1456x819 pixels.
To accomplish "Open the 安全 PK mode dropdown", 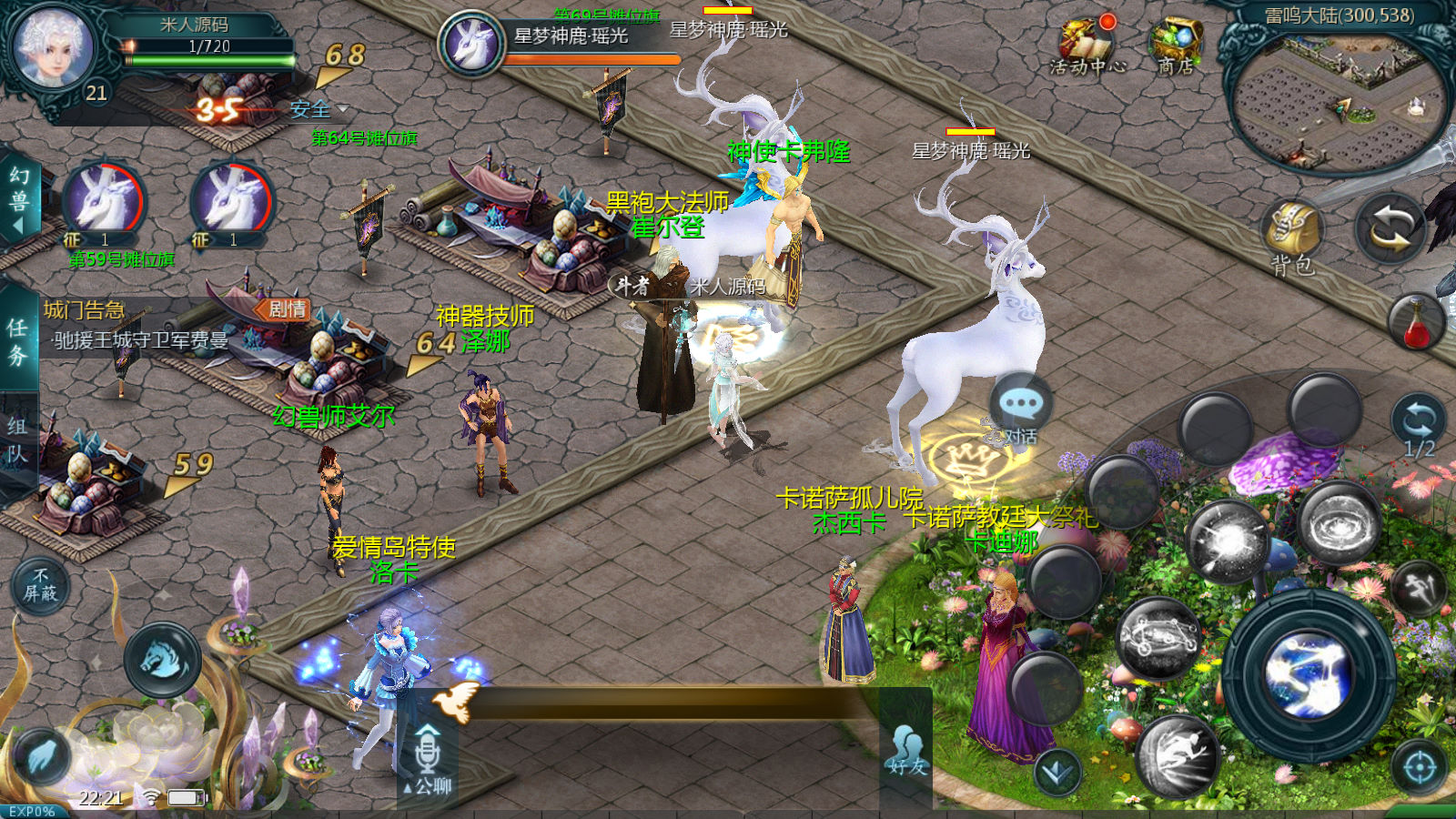I will click(x=318, y=110).
